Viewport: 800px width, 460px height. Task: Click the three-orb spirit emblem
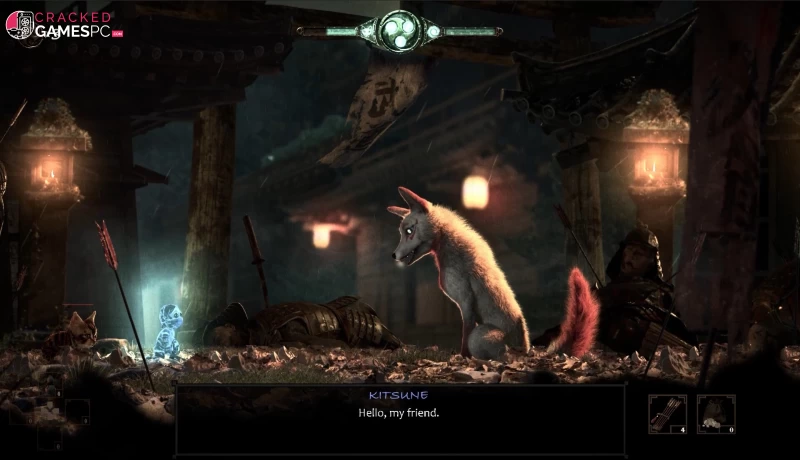(x=401, y=30)
